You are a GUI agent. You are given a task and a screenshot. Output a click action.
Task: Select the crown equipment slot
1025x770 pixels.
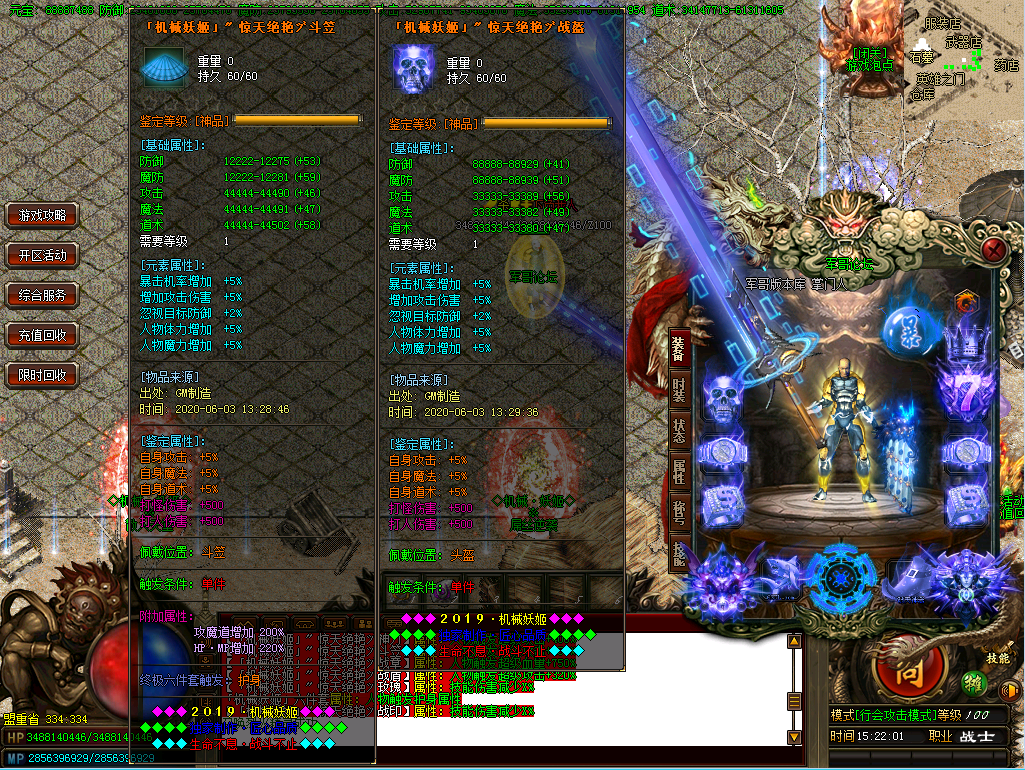point(965,340)
